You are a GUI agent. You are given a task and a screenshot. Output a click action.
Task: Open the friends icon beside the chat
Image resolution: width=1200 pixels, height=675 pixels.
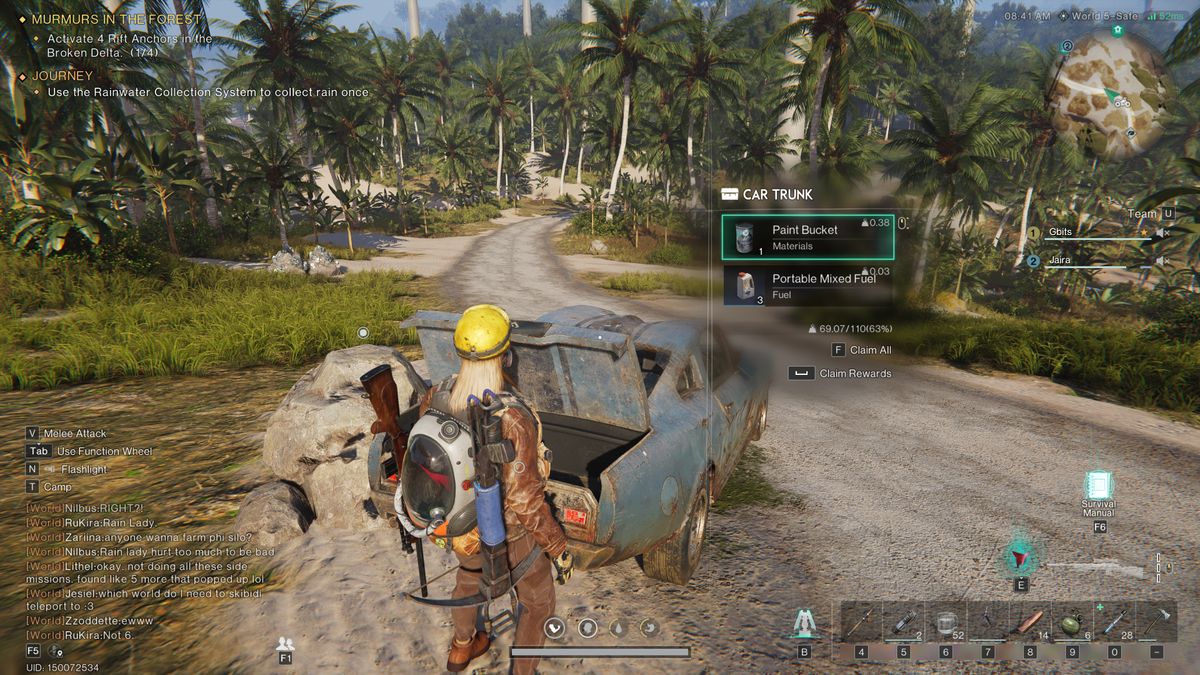click(285, 644)
